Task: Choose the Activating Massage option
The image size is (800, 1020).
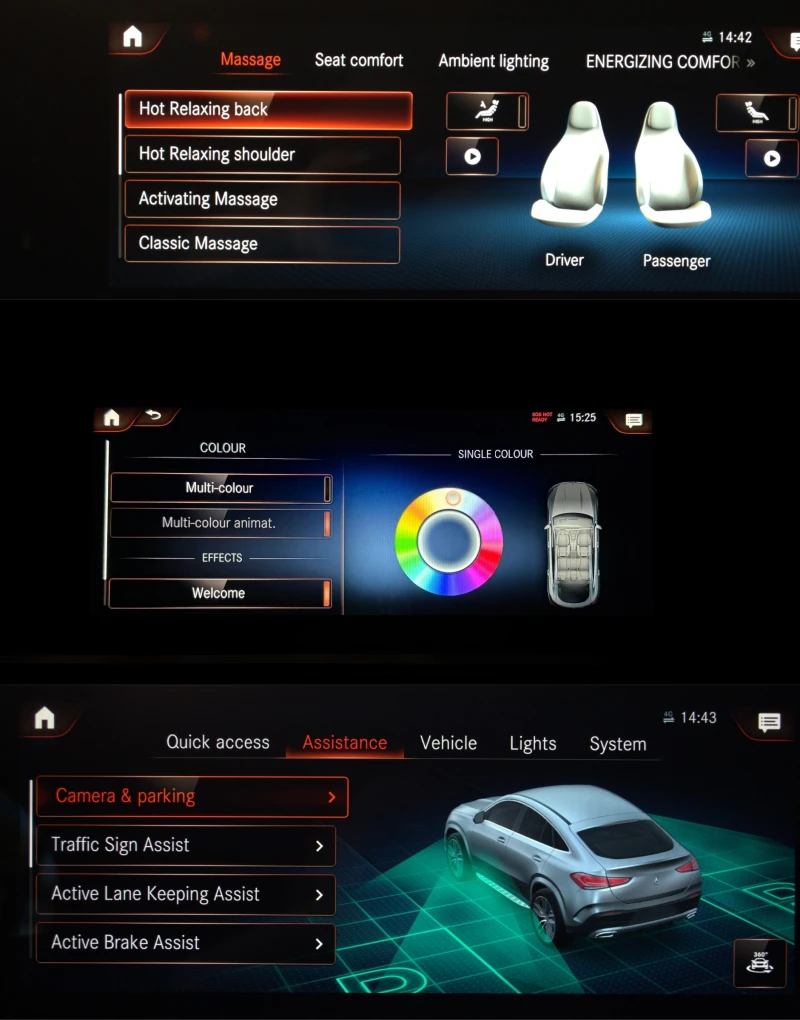Action: tap(262, 199)
